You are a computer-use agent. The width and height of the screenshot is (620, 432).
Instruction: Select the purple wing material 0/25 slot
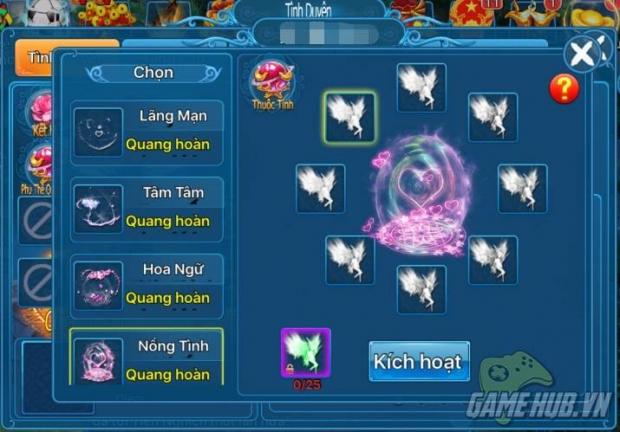[x=305, y=354]
